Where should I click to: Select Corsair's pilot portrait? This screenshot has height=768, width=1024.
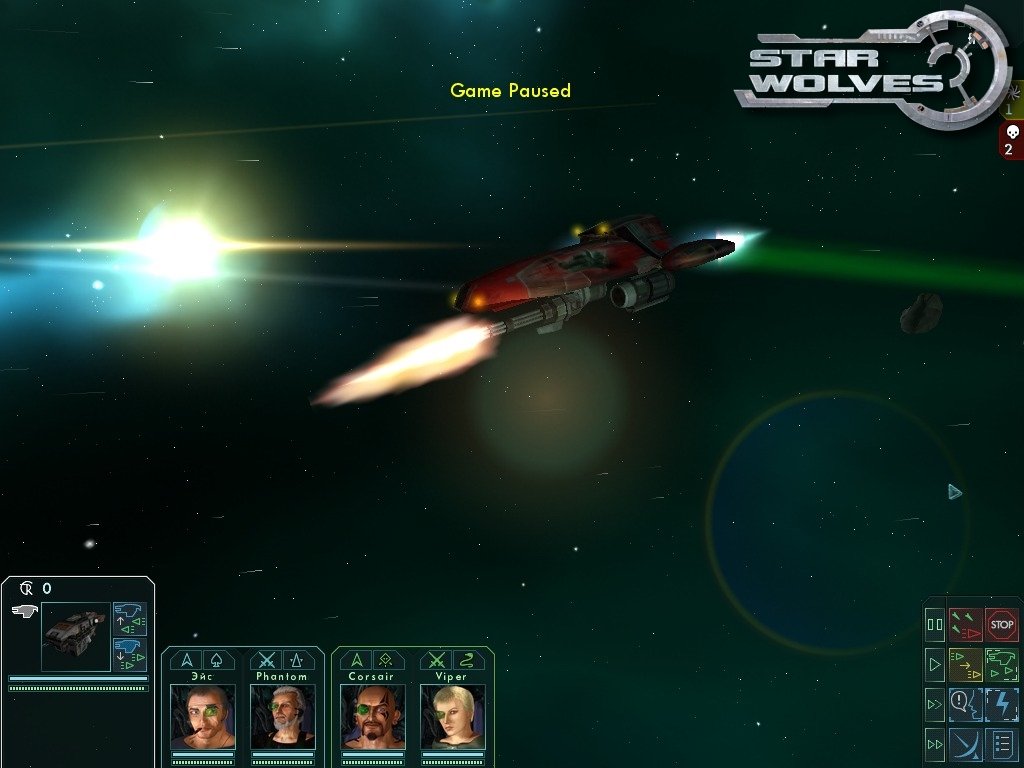pyautogui.click(x=372, y=716)
